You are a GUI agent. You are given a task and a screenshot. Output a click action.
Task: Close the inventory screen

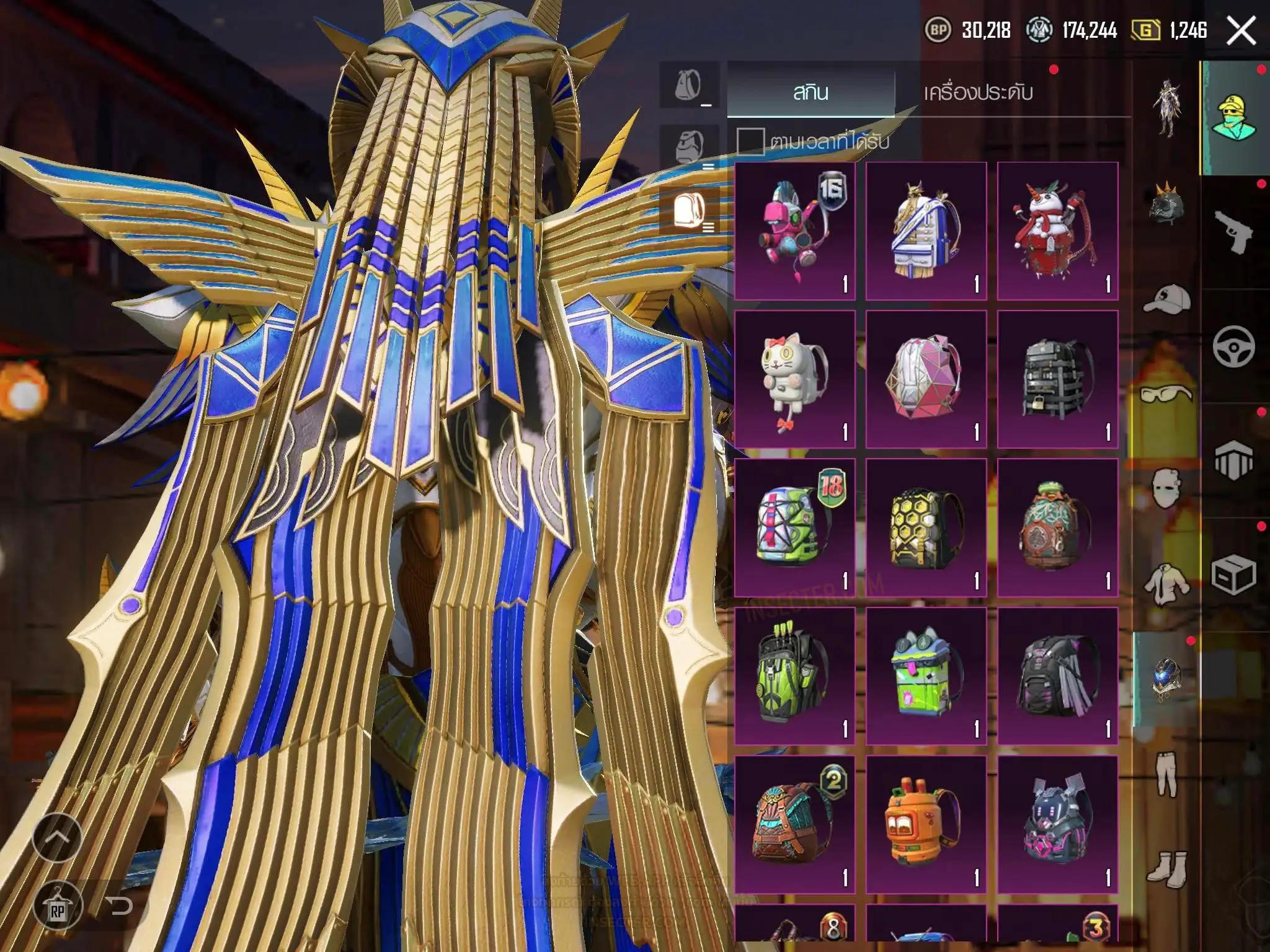(x=1241, y=30)
